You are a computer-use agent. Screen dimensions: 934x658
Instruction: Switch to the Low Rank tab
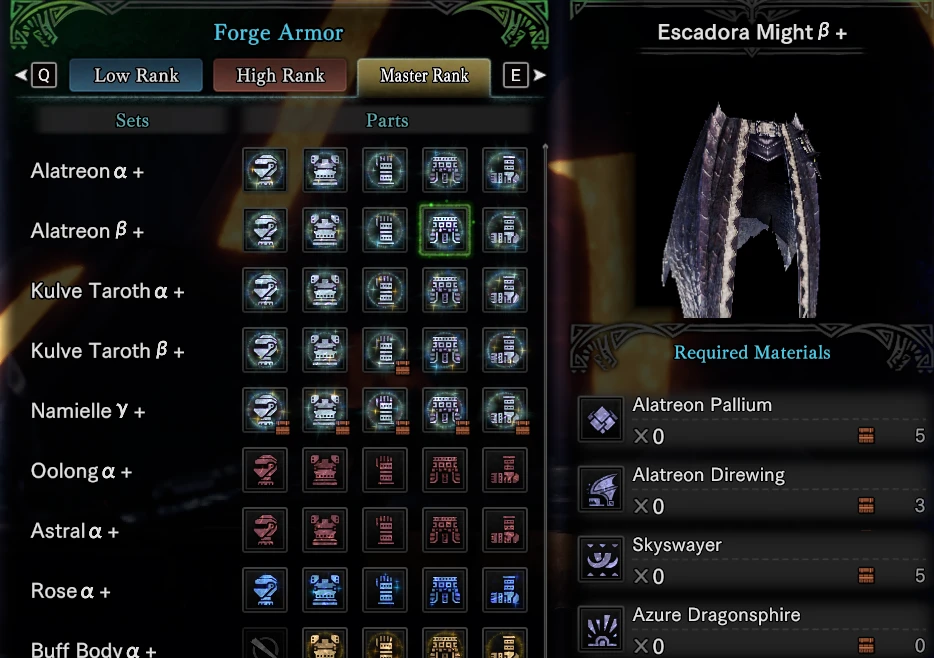click(x=136, y=76)
